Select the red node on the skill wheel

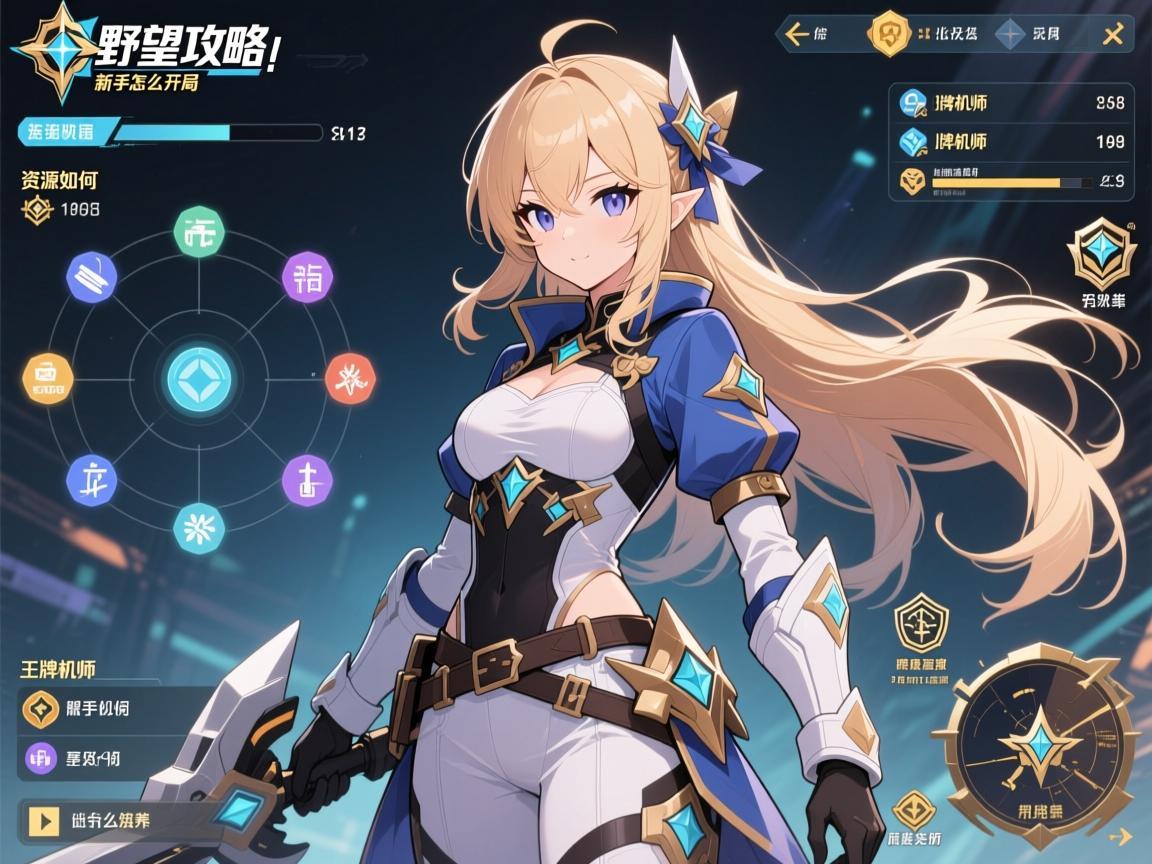click(350, 378)
